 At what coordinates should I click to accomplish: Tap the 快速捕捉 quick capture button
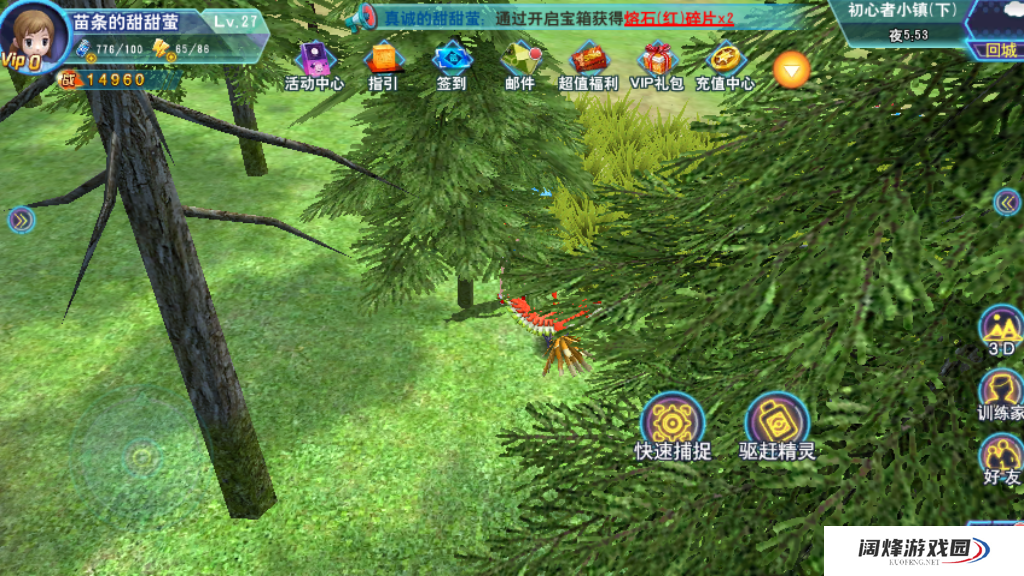(672, 424)
